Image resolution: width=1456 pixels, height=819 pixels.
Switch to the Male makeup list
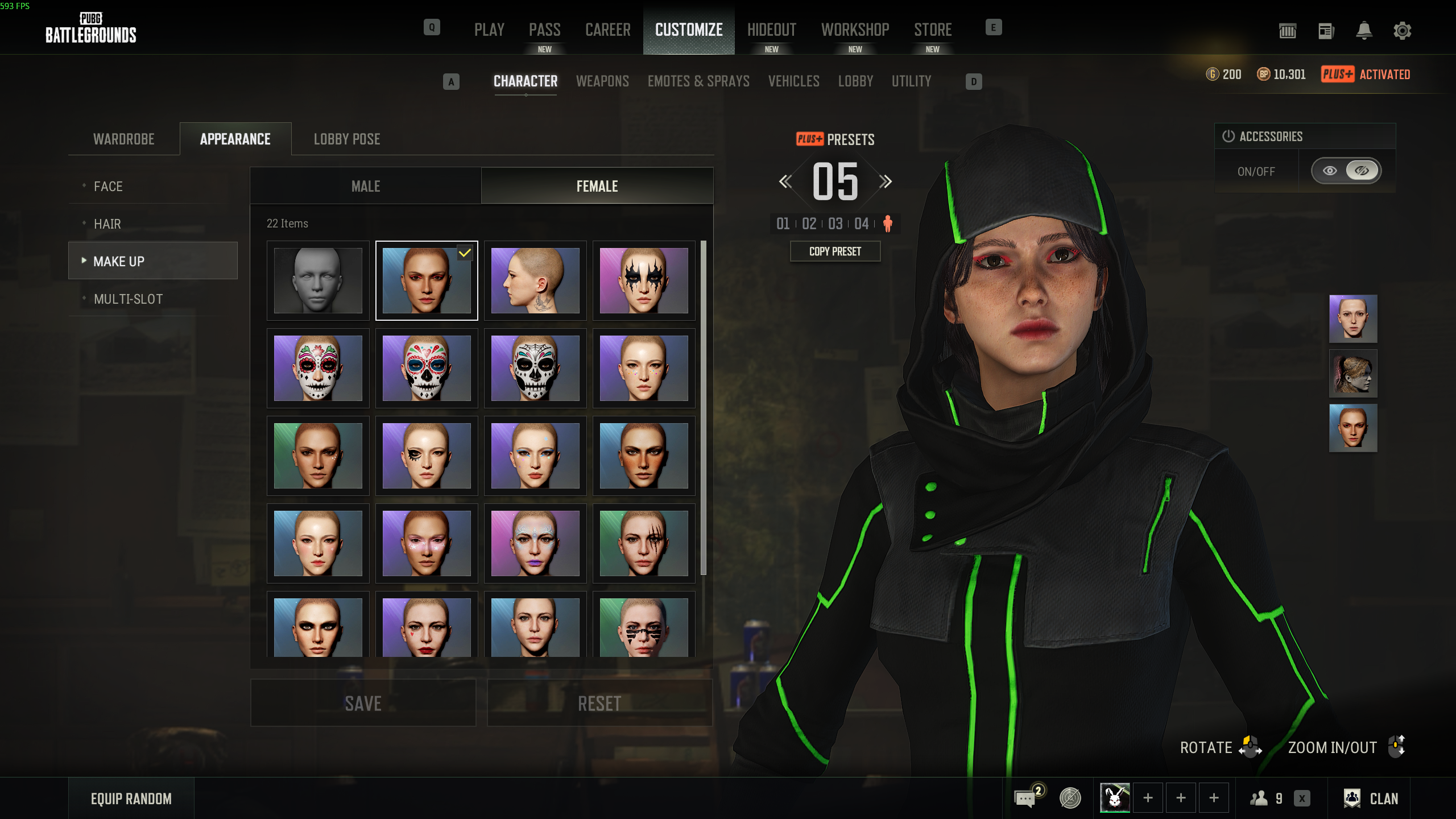tap(366, 187)
